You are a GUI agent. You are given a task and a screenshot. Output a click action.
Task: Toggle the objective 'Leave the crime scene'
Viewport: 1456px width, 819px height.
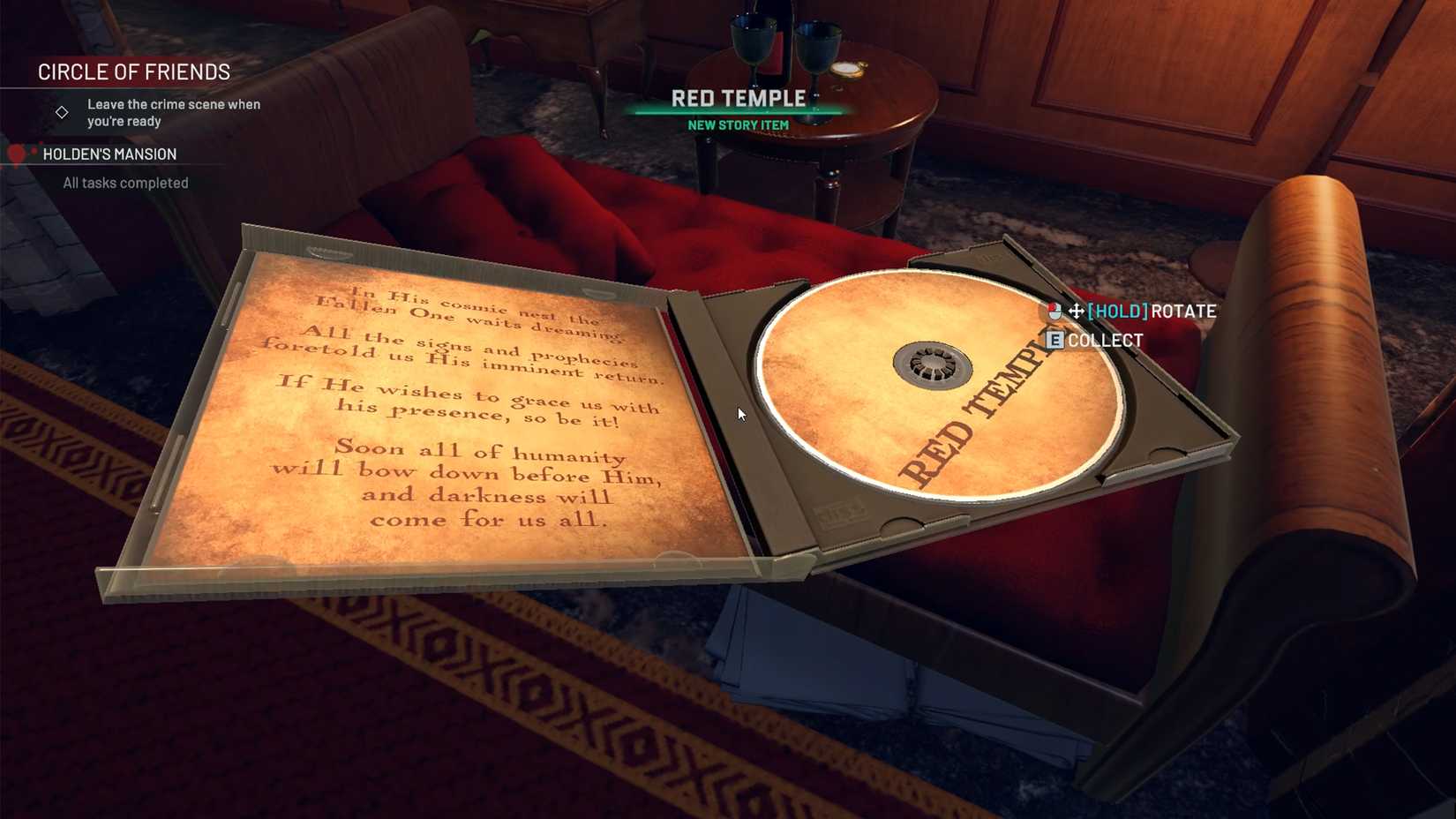point(173,112)
